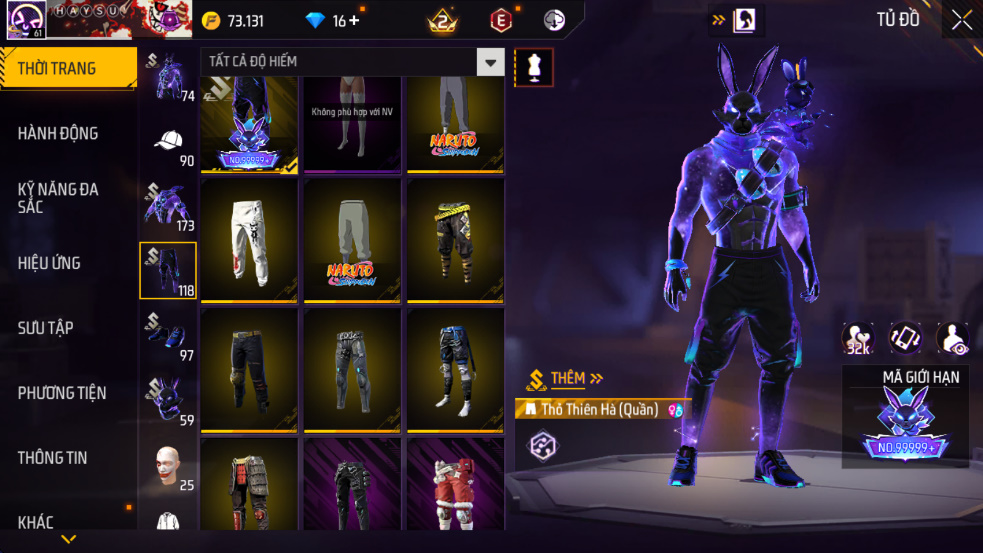Choose the pants category showing 118 items
Viewport: 983px width, 553px height.
point(167,270)
